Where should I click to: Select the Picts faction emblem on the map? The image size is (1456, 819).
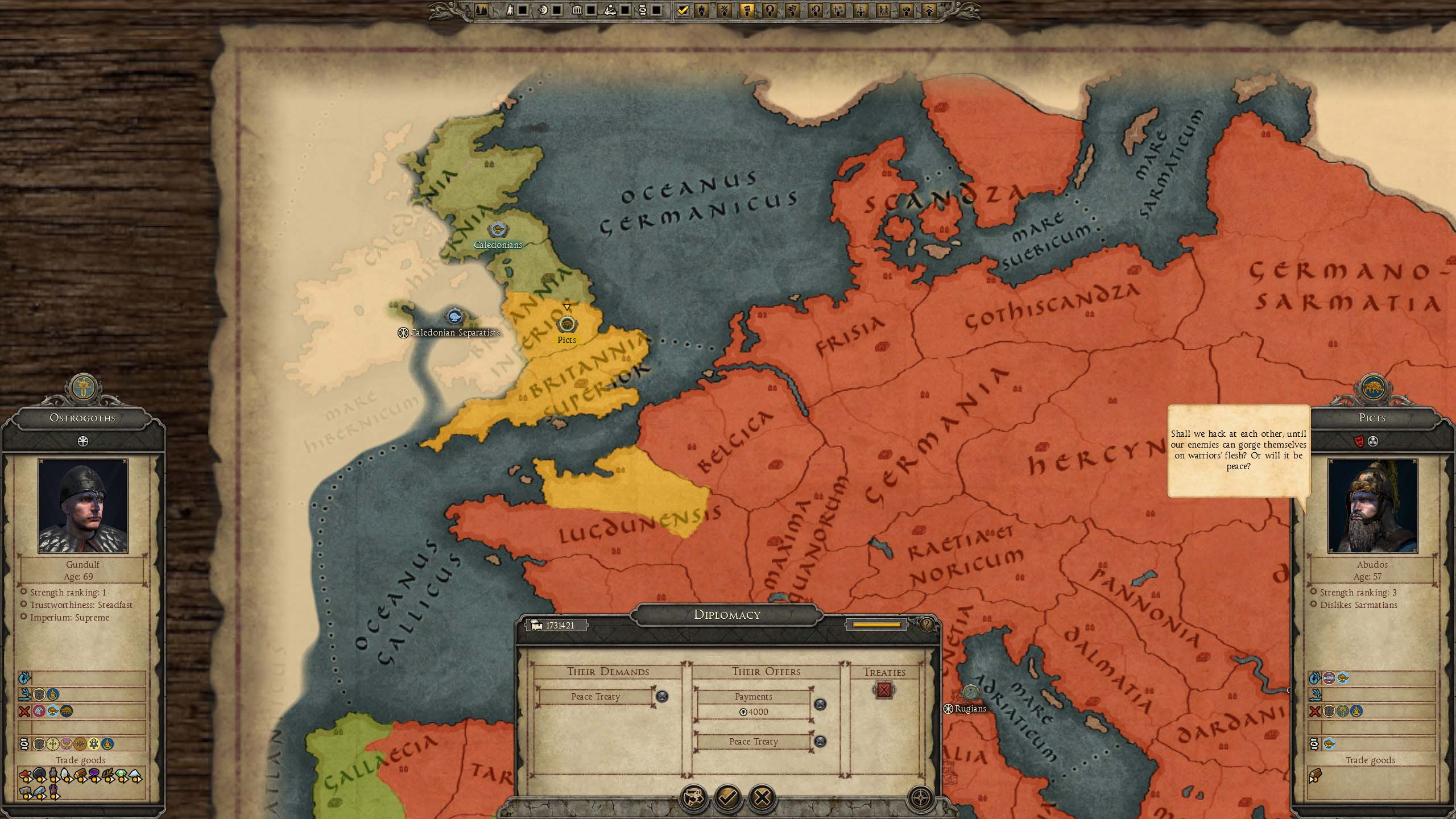(566, 325)
